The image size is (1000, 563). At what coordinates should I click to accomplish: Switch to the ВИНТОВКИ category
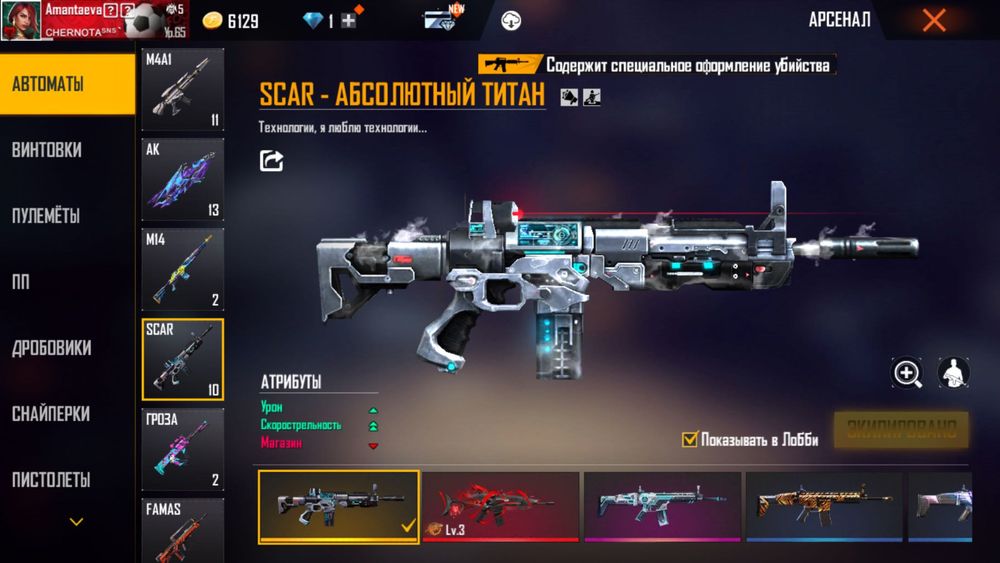point(47,150)
